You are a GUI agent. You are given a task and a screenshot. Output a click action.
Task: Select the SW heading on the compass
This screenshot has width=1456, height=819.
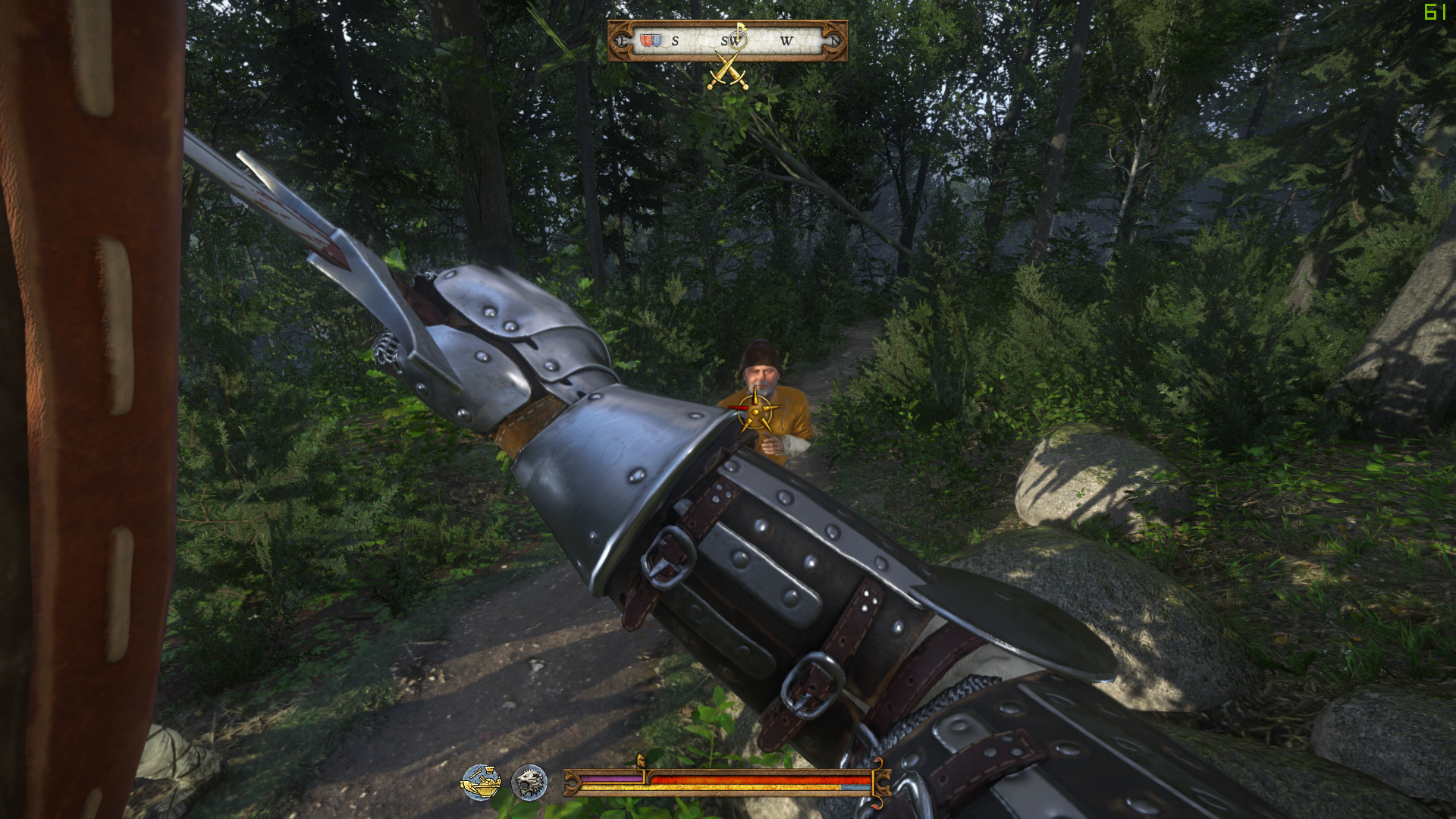pos(730,41)
